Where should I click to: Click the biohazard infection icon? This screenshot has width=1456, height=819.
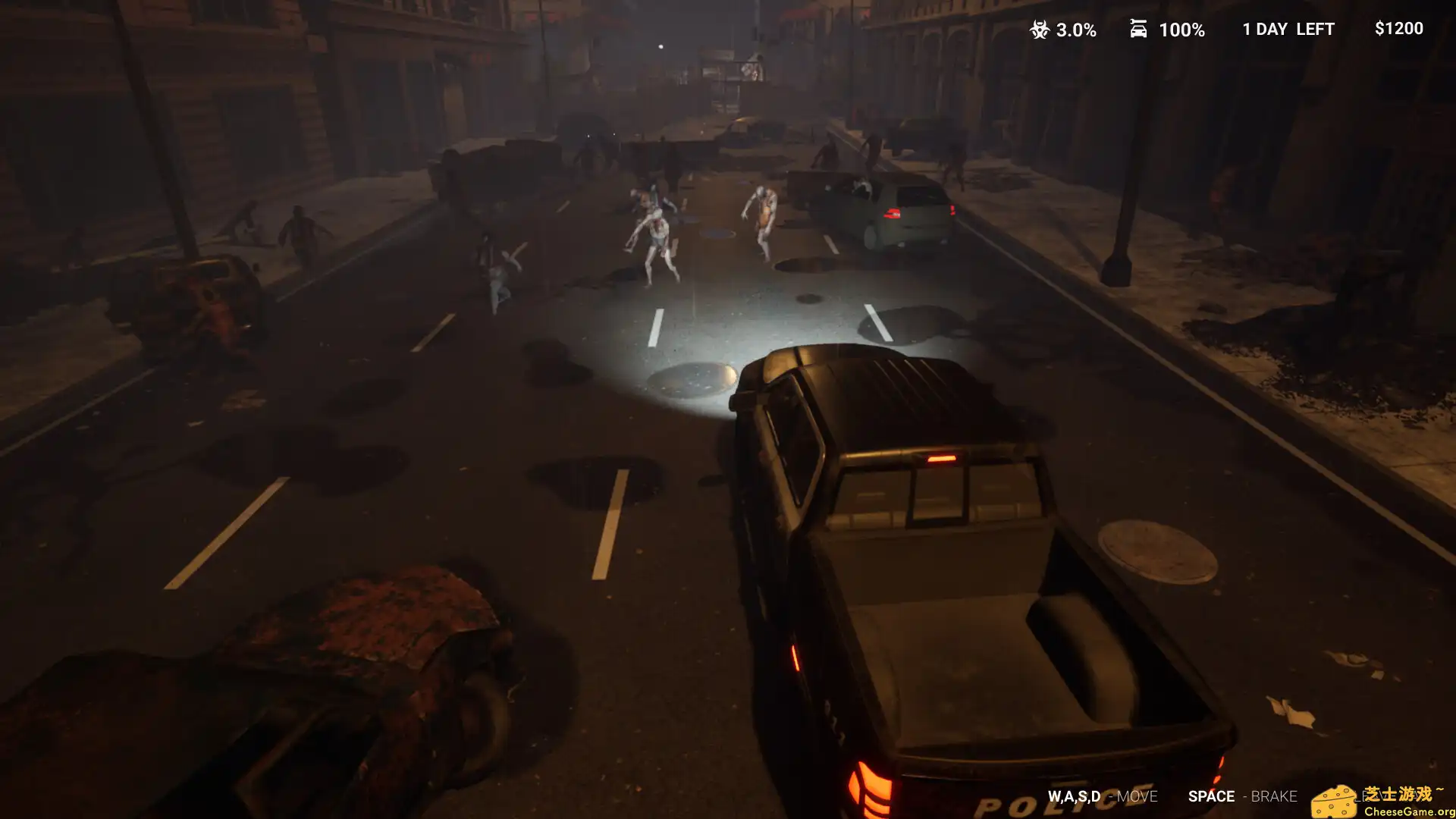[1039, 30]
